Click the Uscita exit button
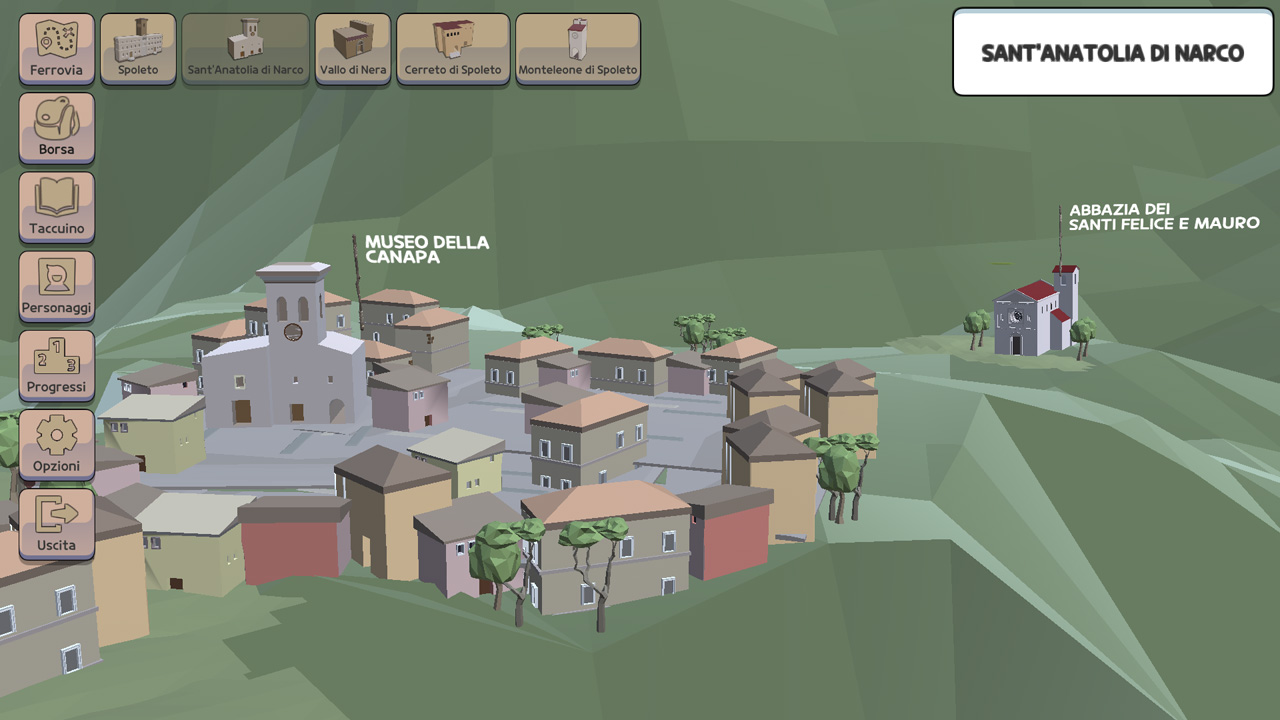1280x720 pixels. pos(56,522)
